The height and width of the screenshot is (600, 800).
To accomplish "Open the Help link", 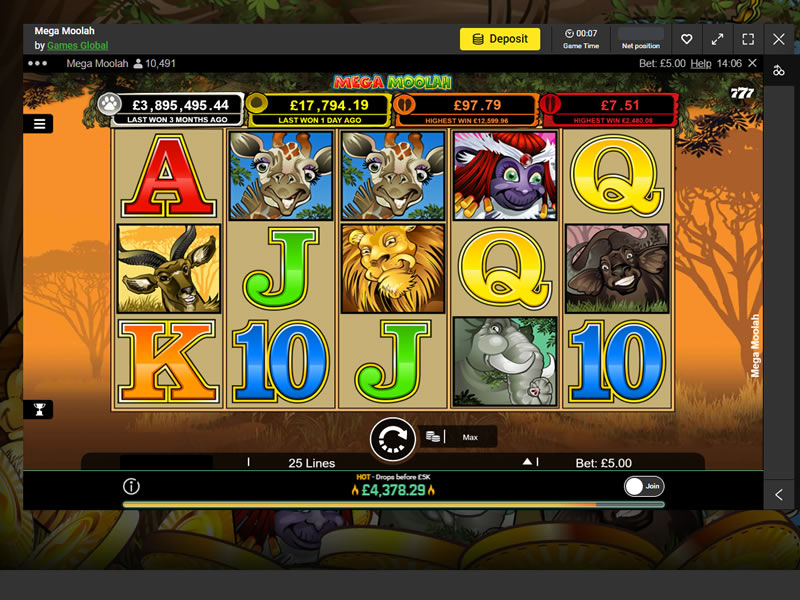I will tap(701, 64).
